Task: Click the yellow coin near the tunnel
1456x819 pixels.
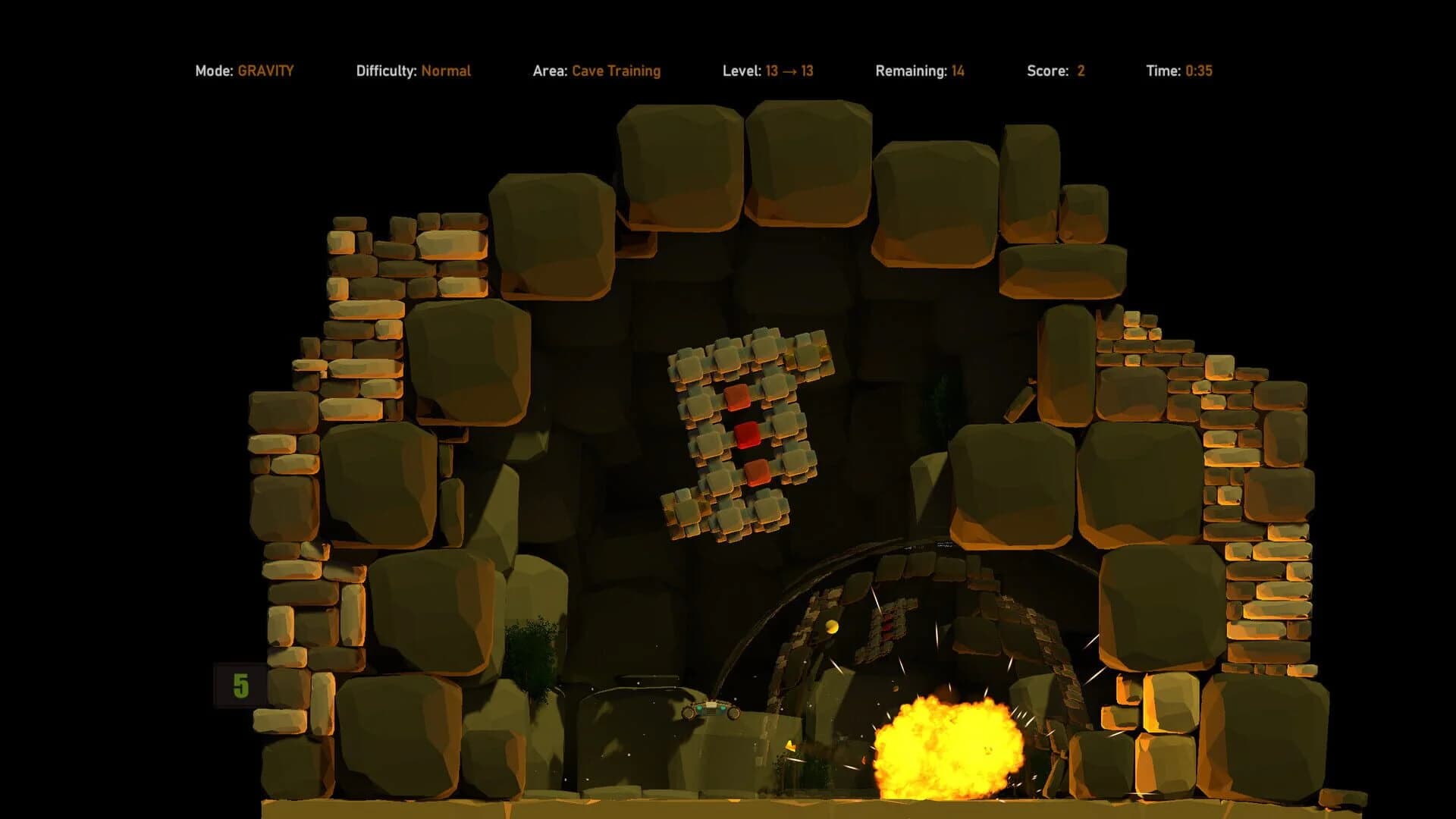Action: tap(830, 626)
